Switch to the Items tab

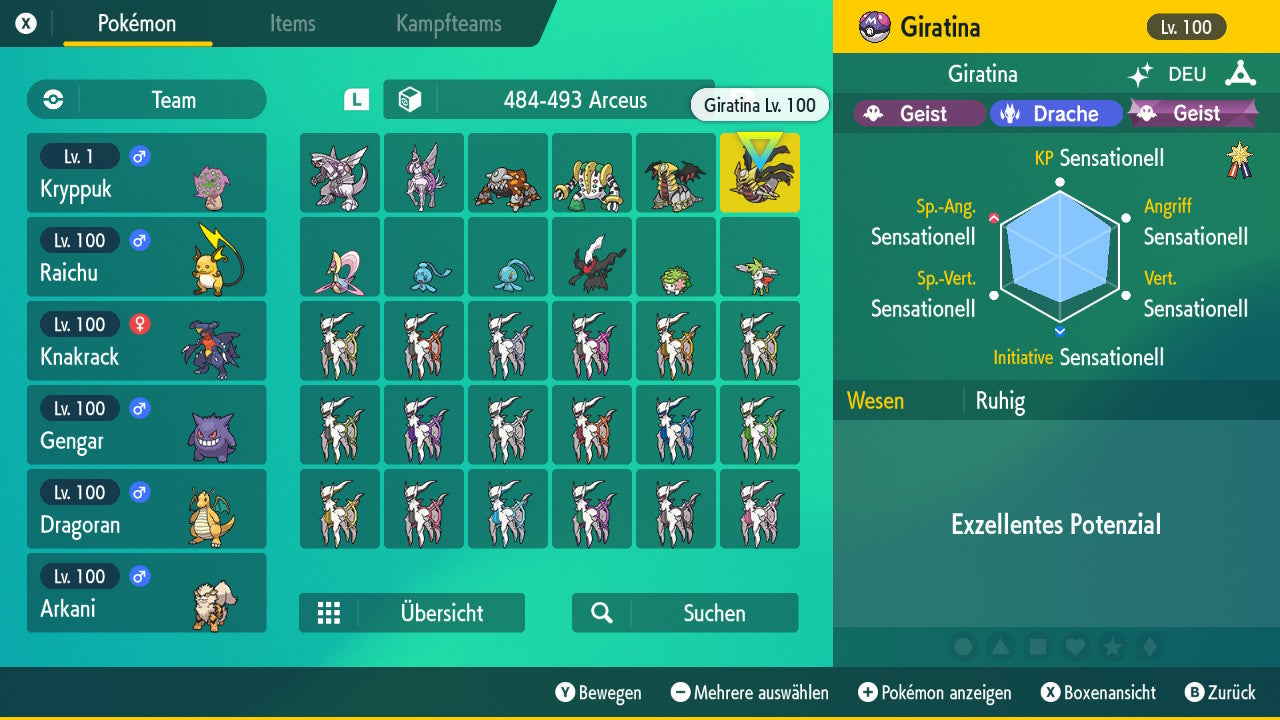pyautogui.click(x=292, y=25)
